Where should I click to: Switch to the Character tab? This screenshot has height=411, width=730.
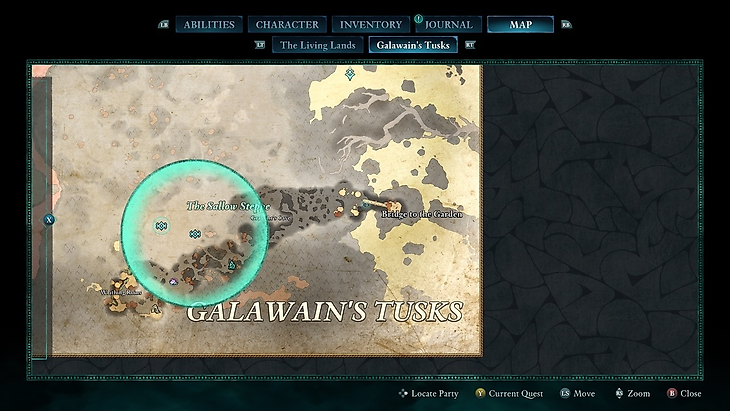287,24
